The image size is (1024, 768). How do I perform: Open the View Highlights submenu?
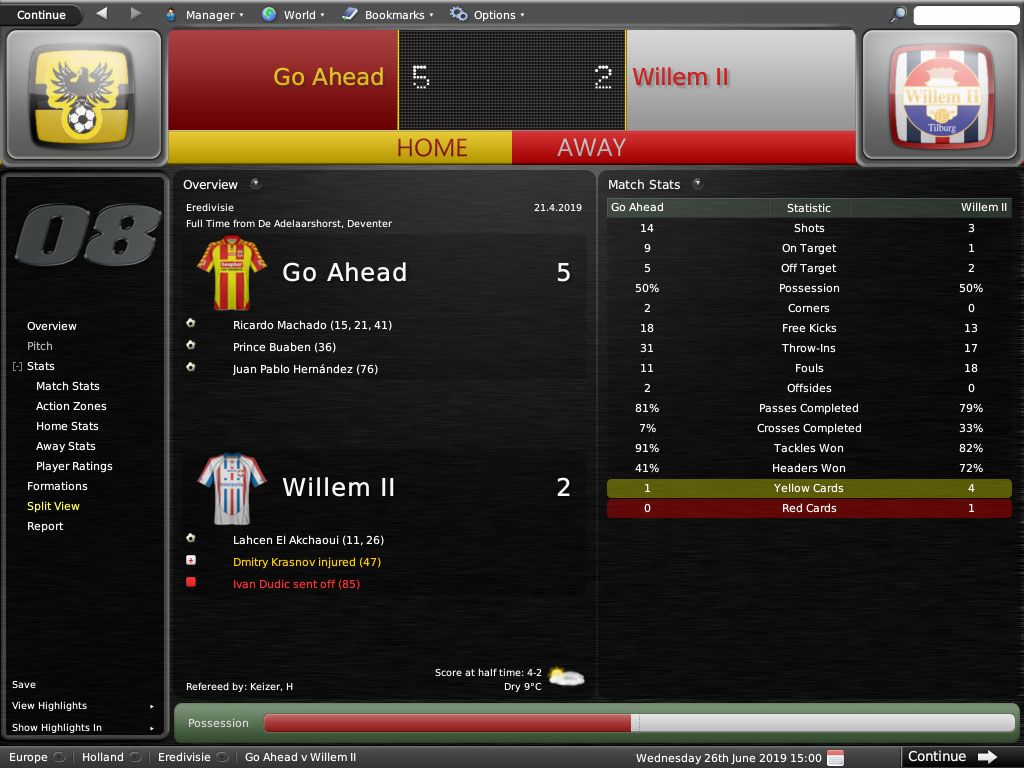pyautogui.click(x=50, y=706)
